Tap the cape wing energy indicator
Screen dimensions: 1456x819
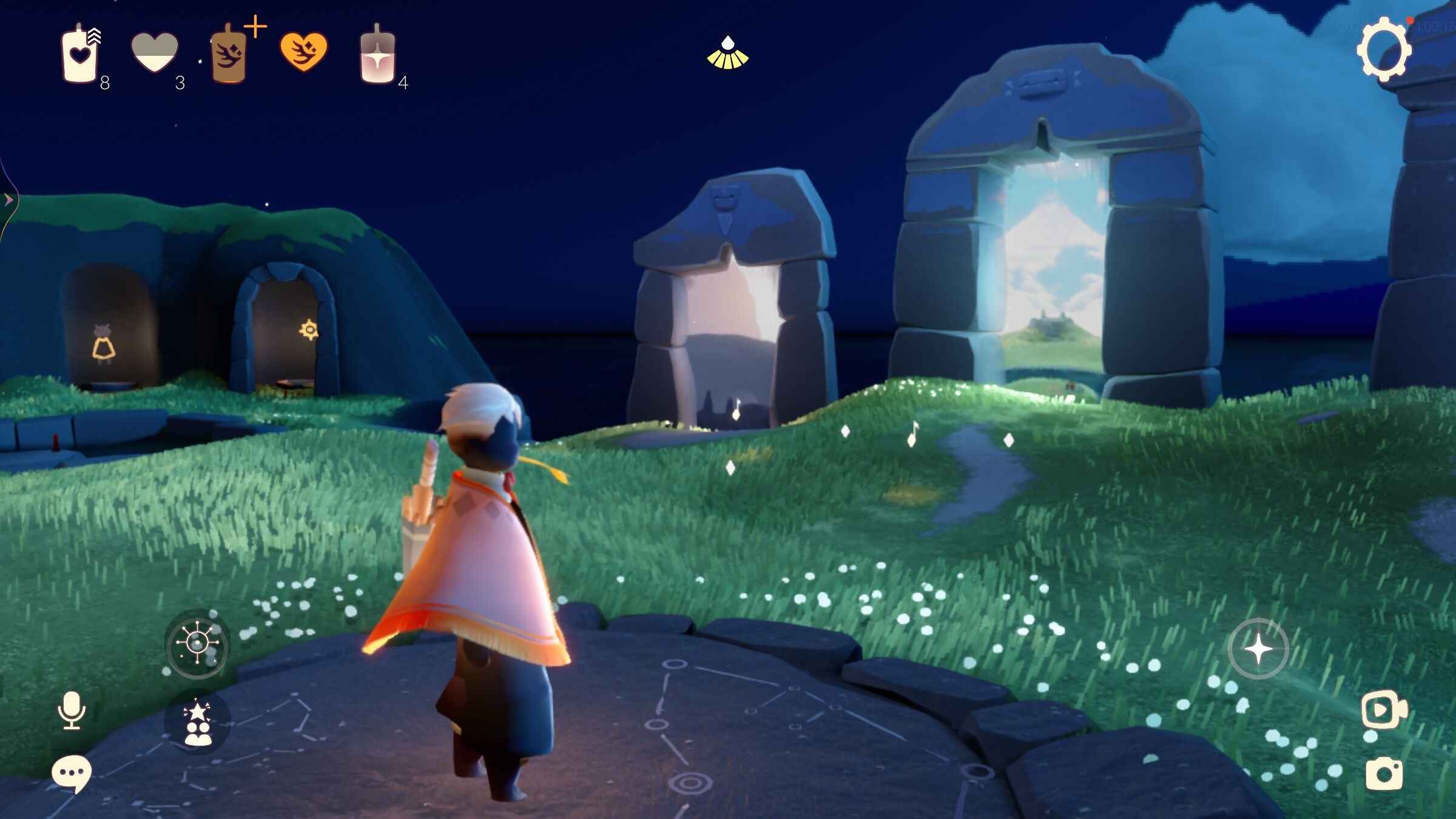click(x=727, y=53)
